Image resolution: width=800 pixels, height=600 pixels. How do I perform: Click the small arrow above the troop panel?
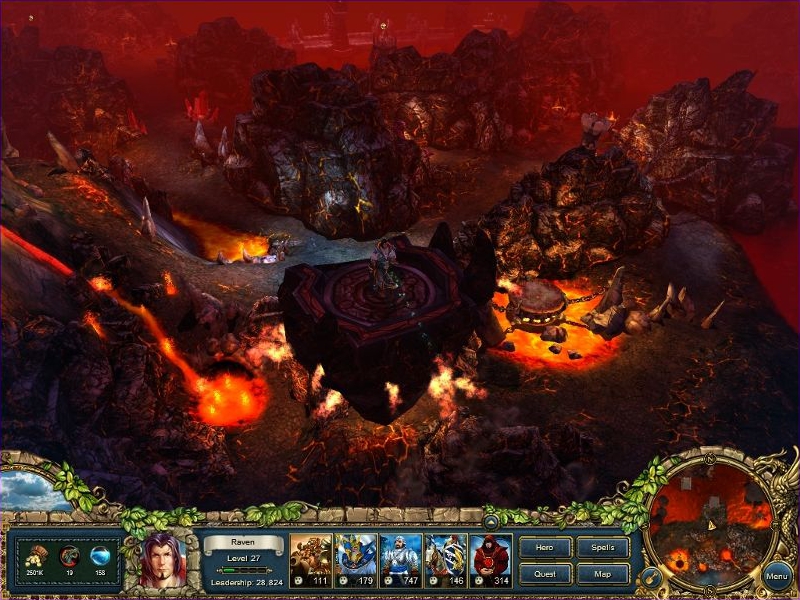[492, 521]
